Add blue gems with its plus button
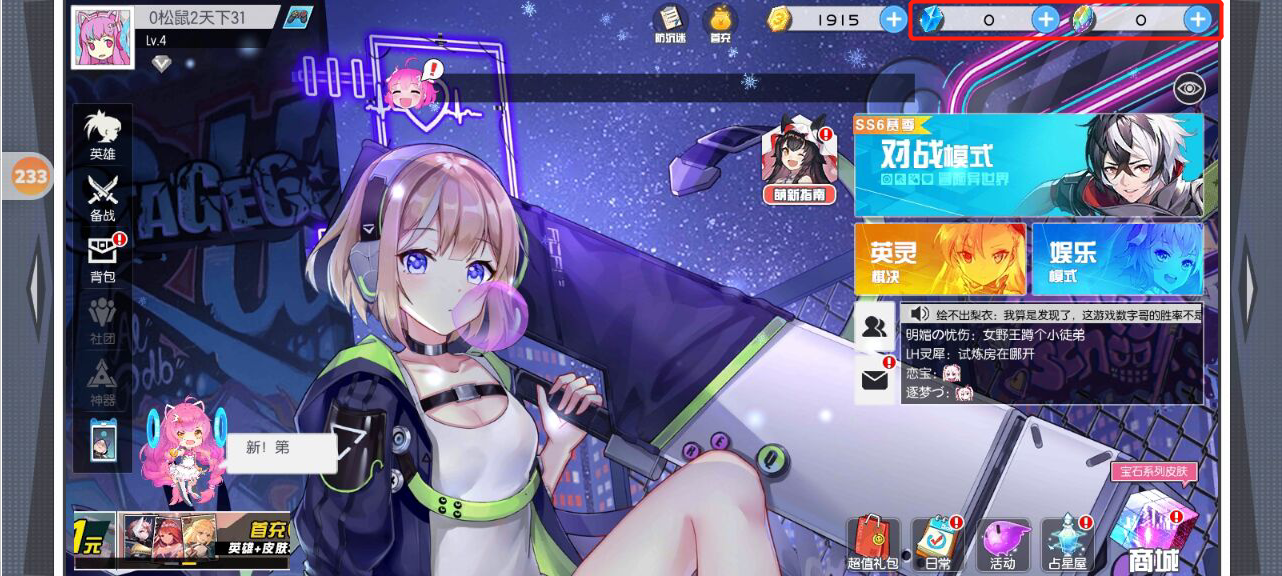The height and width of the screenshot is (576, 1282). (x=1045, y=19)
